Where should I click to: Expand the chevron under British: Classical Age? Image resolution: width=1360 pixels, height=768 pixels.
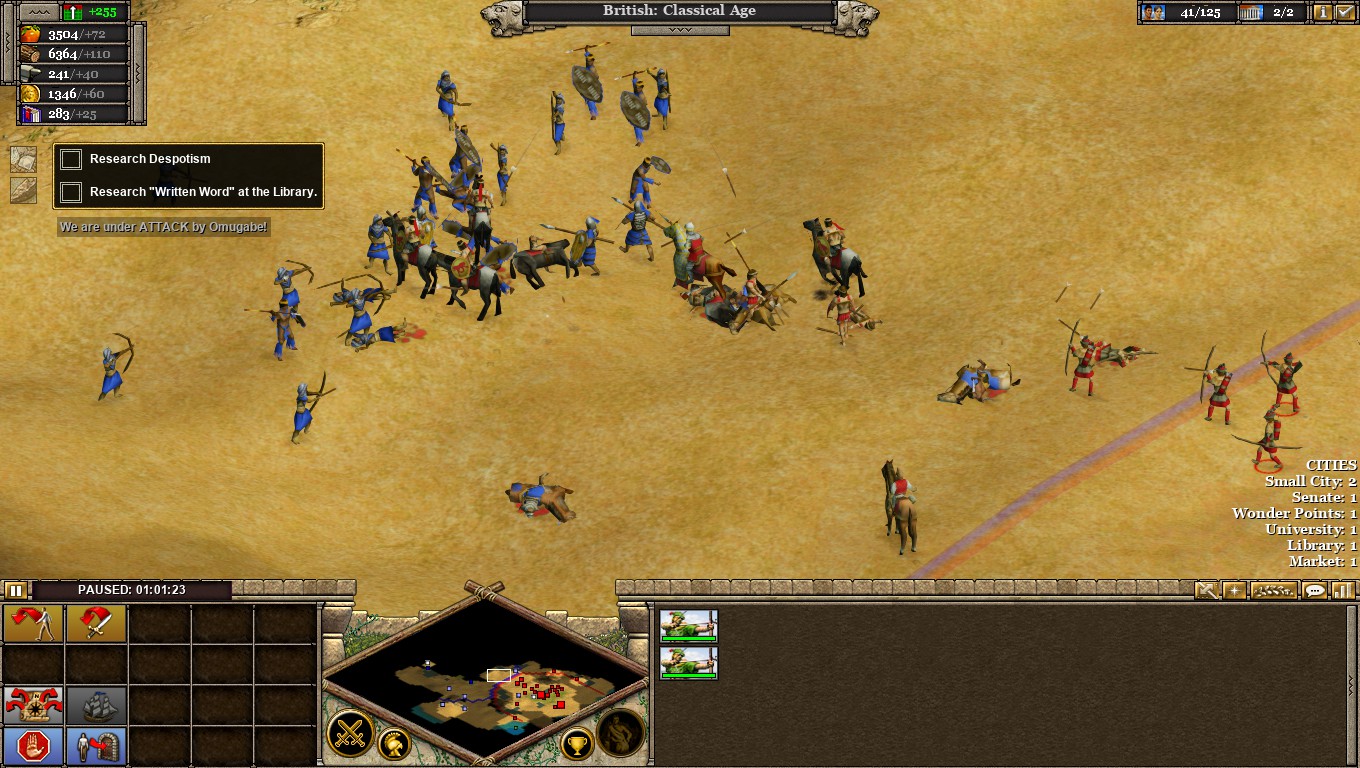(x=680, y=31)
